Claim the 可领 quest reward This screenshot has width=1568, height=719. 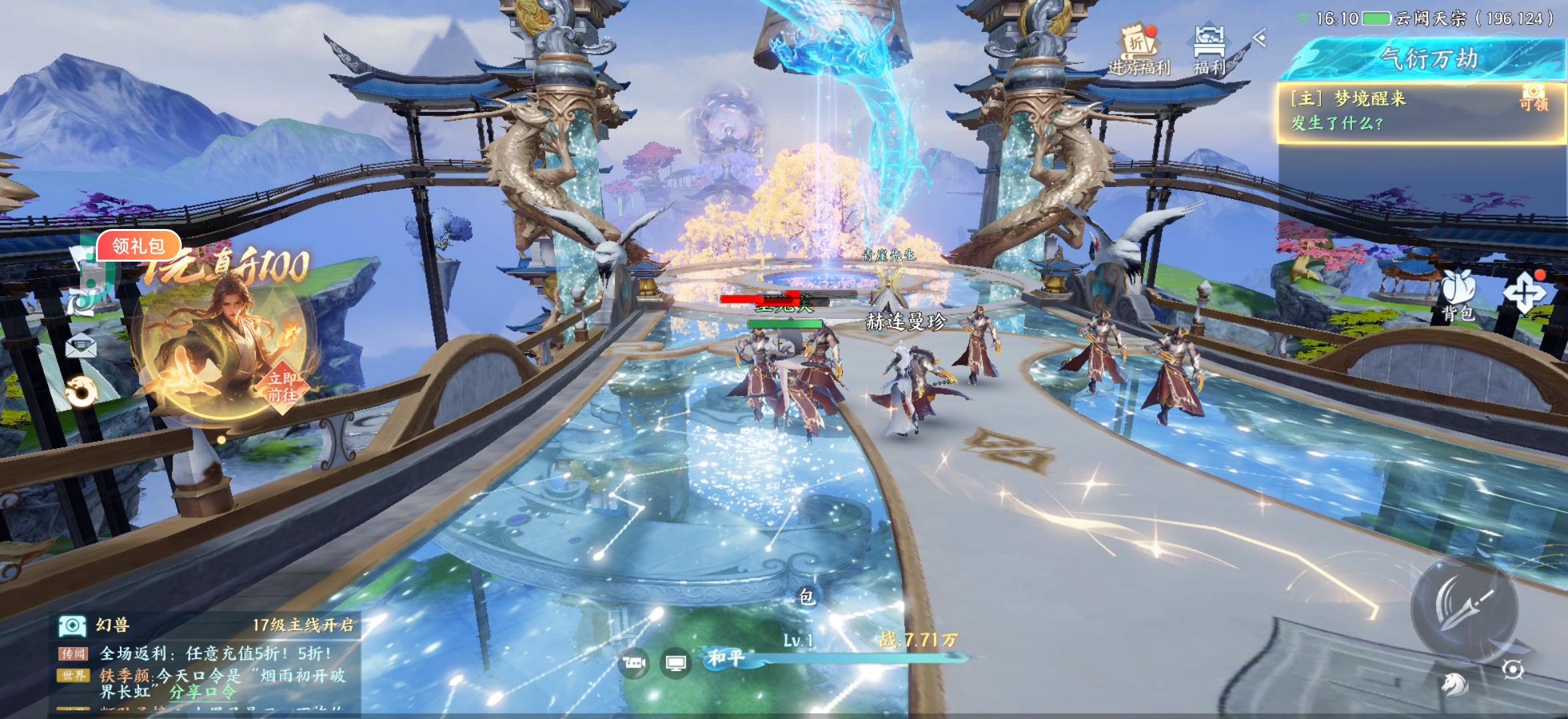[x=1533, y=98]
